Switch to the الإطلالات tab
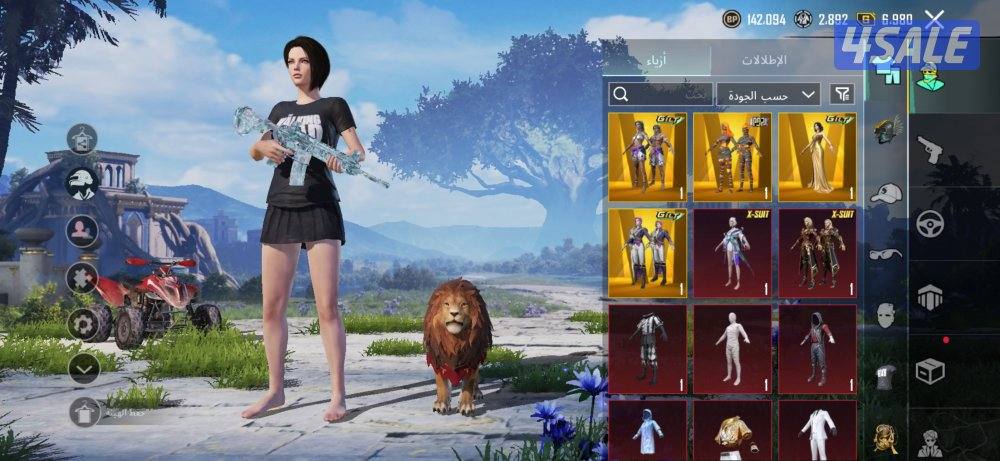Screen dimensions: 1000x461 click(764, 59)
